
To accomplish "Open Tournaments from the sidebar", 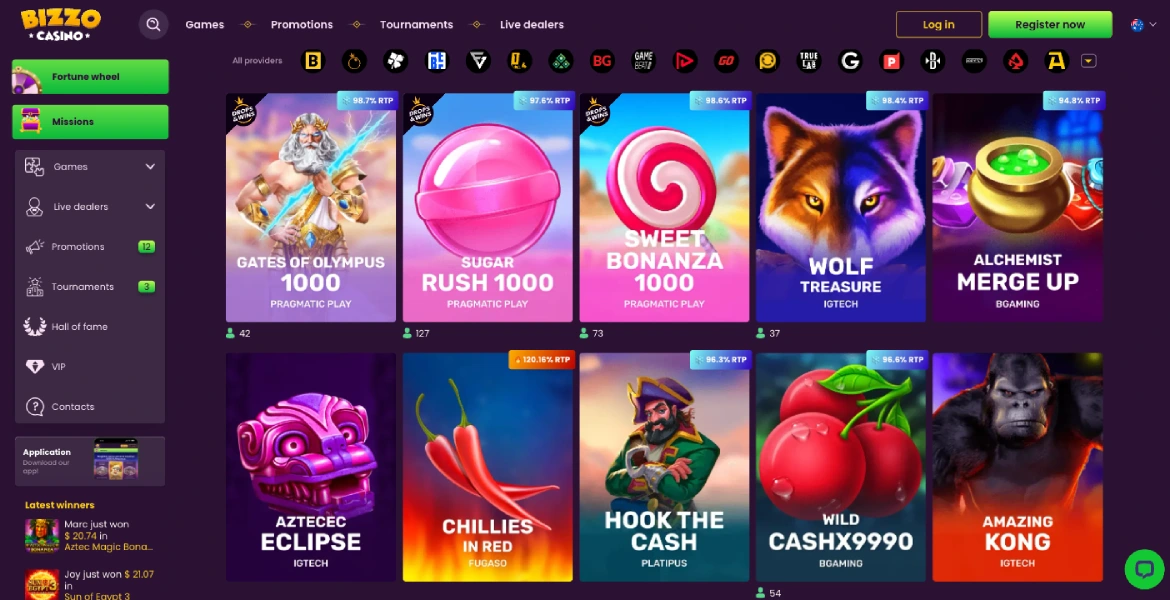I will 82,287.
